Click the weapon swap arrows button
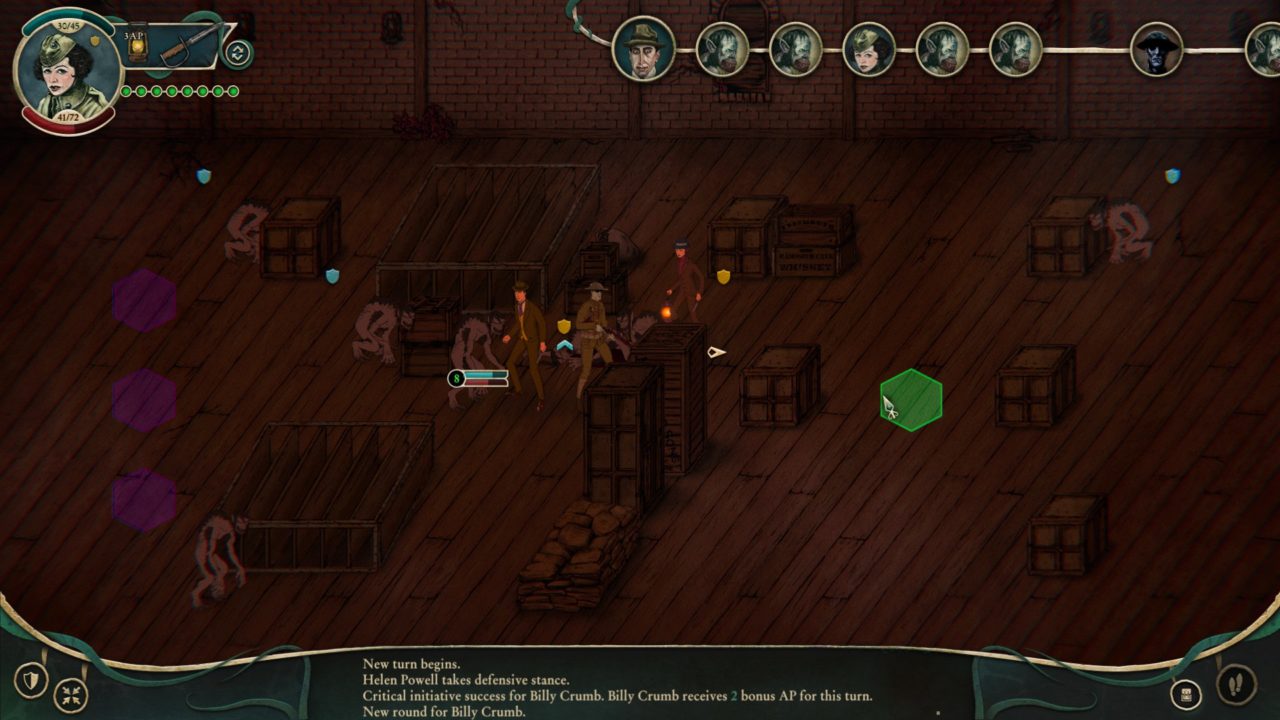The height and width of the screenshot is (720, 1280). [x=238, y=53]
